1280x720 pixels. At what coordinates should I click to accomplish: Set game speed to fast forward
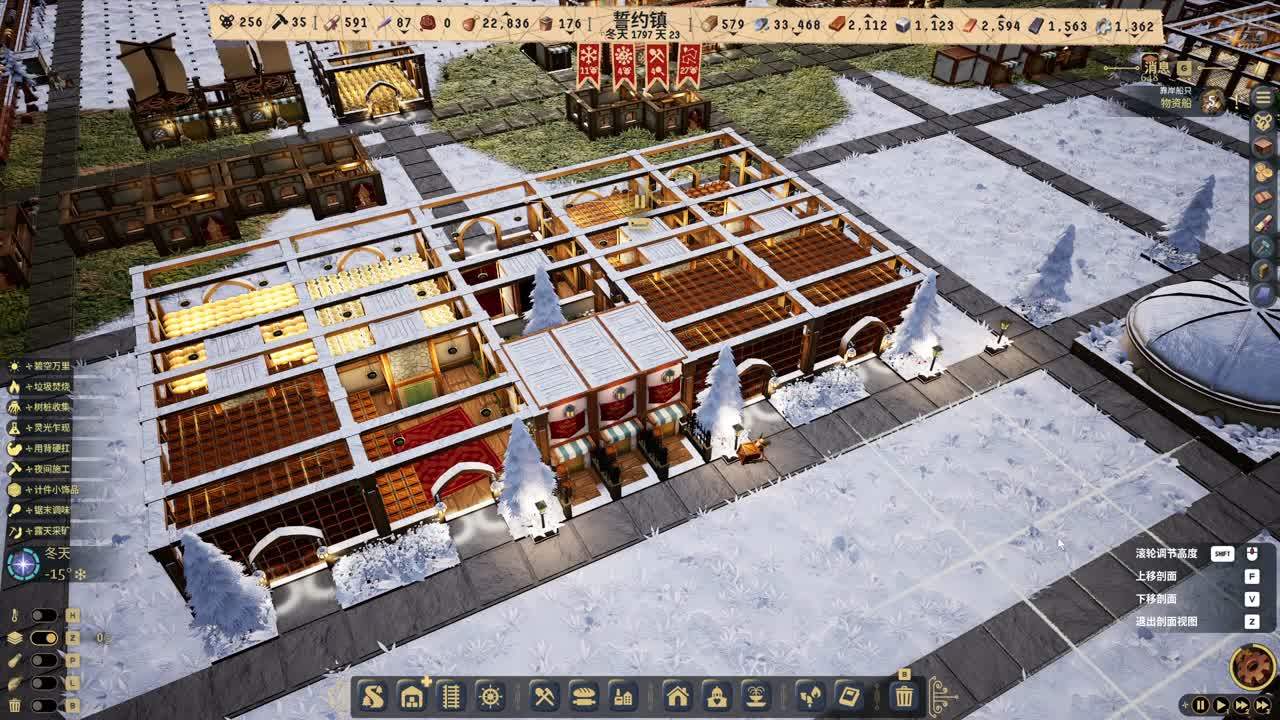click(x=1241, y=705)
